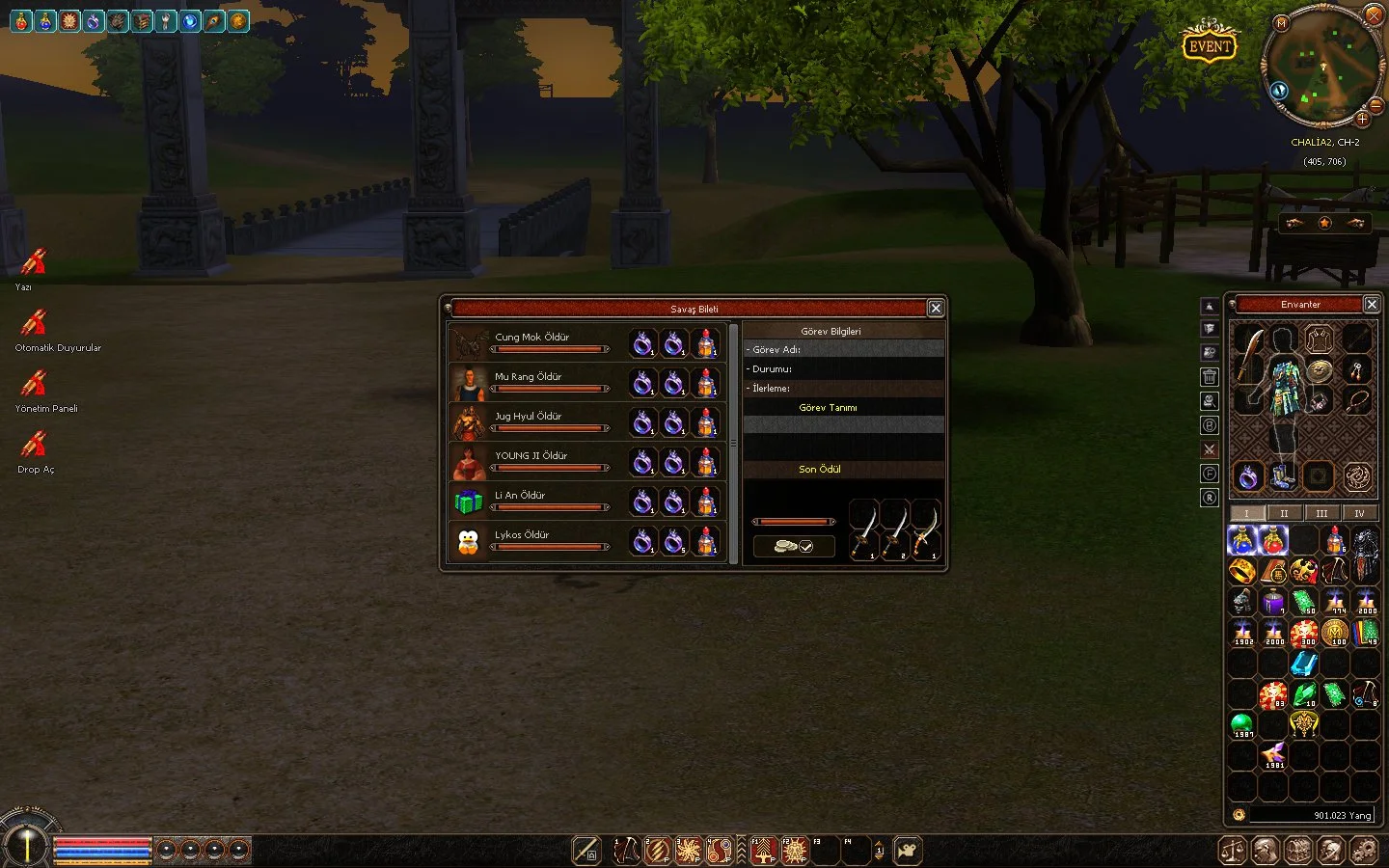Click the Drop Aç shortcut
This screenshot has width=1389, height=868.
click(x=36, y=445)
